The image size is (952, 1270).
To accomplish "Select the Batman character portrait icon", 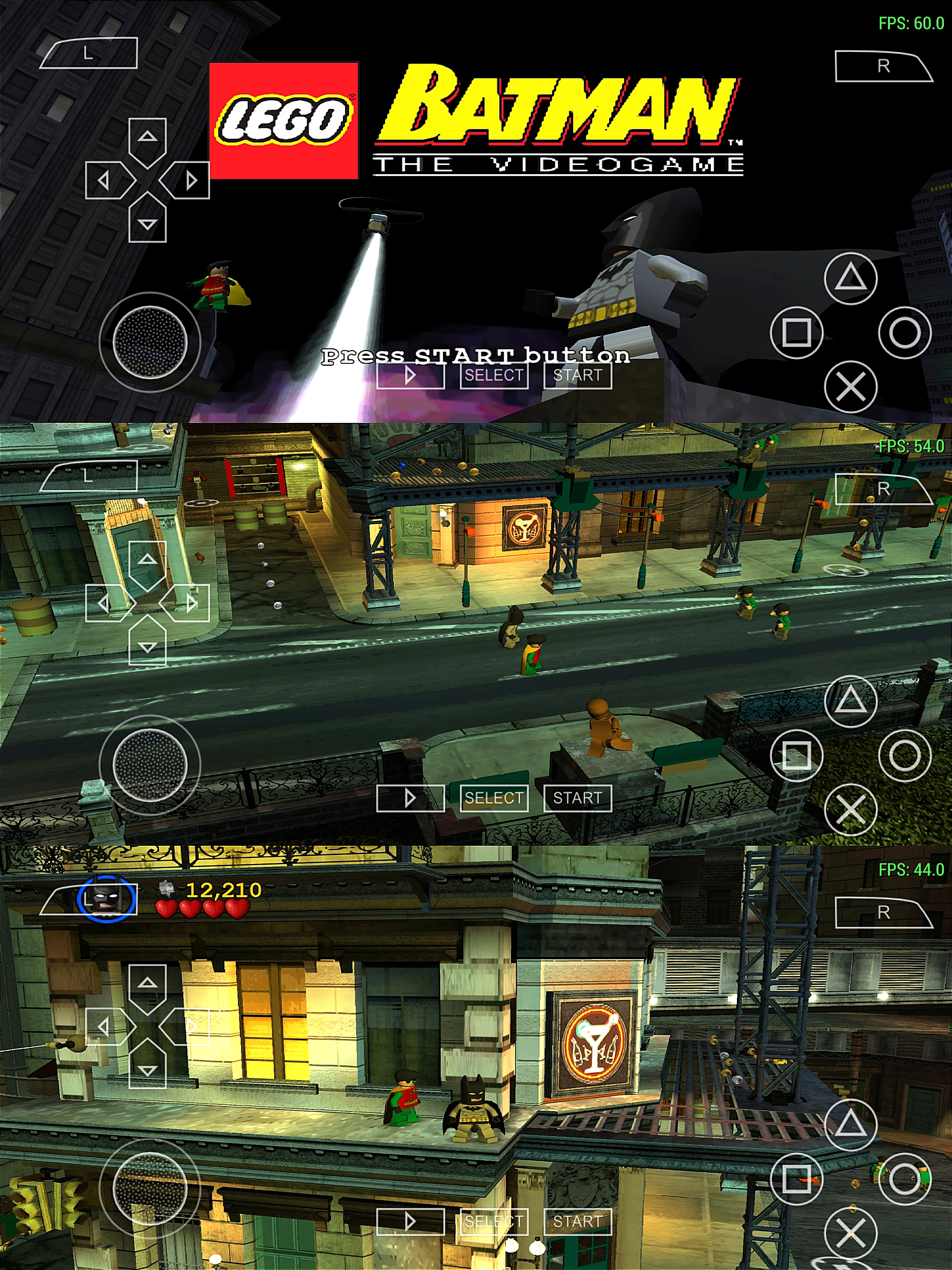I will point(106,899).
